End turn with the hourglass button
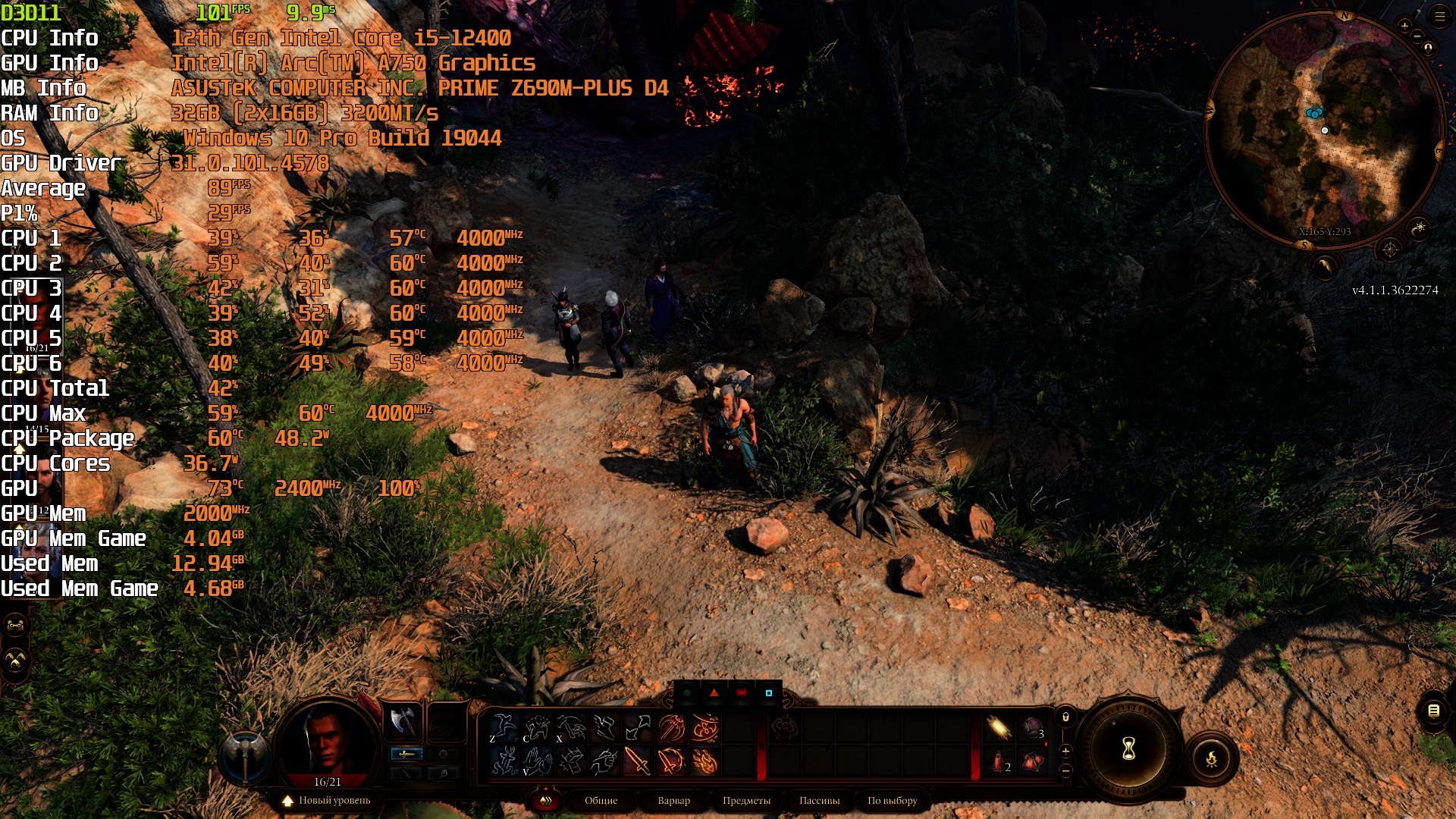 [1128, 749]
